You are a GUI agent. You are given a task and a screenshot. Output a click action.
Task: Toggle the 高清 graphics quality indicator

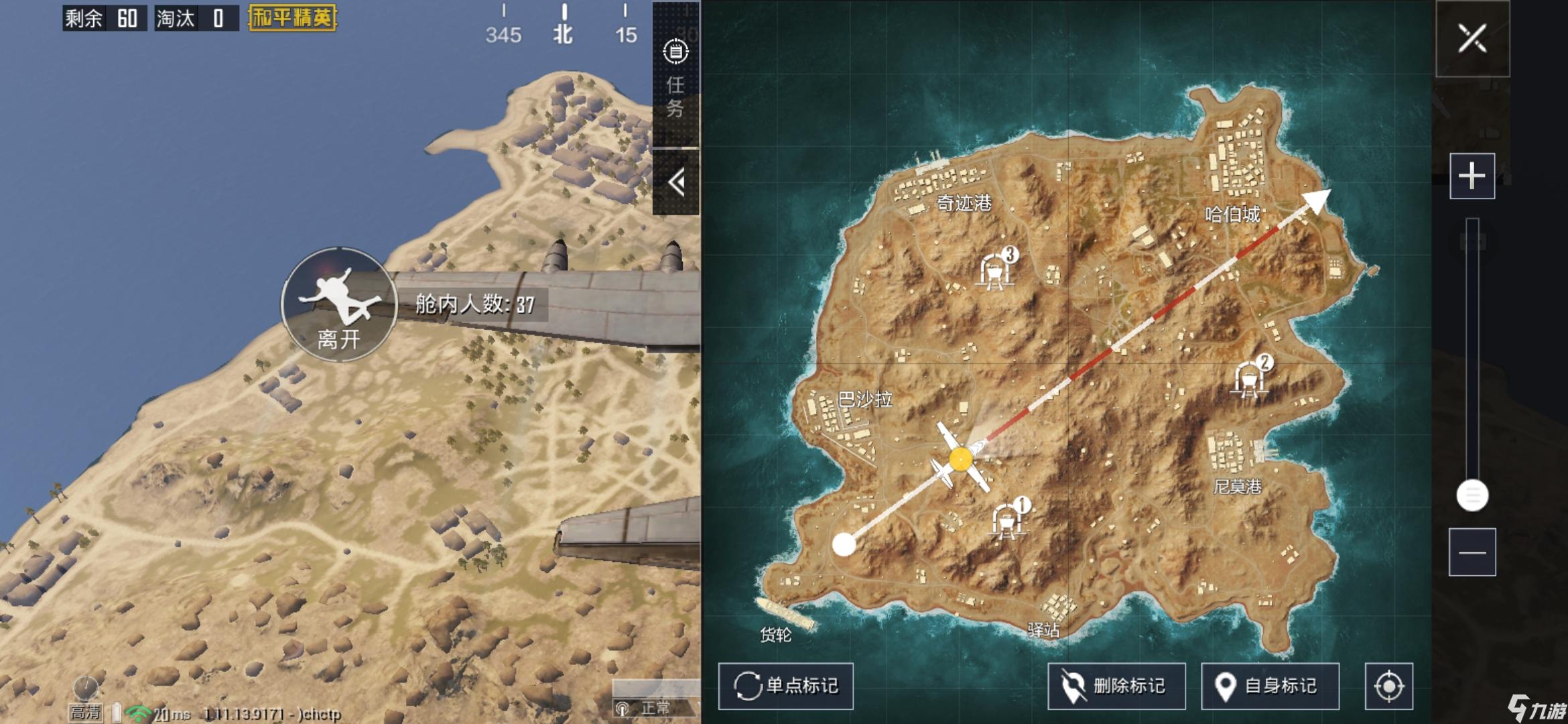click(x=85, y=711)
